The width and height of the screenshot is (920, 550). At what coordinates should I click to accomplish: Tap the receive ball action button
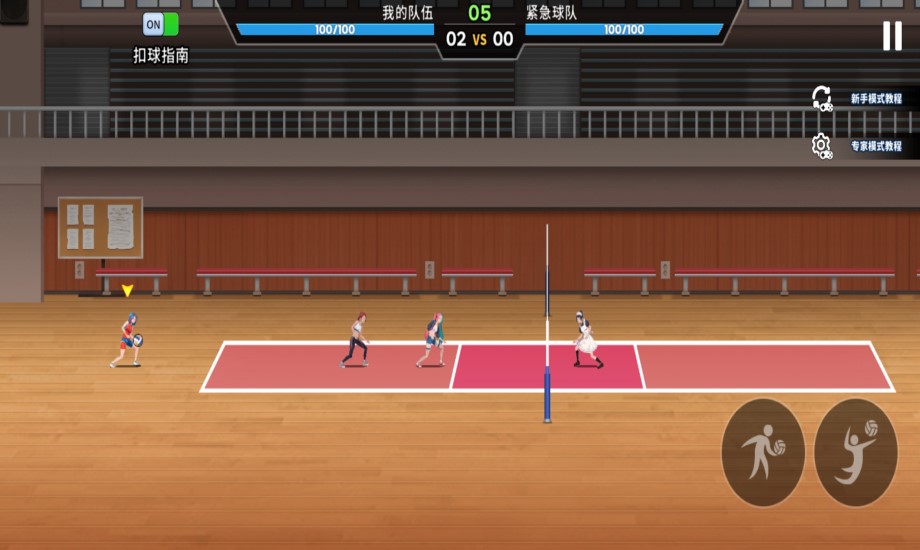763,452
